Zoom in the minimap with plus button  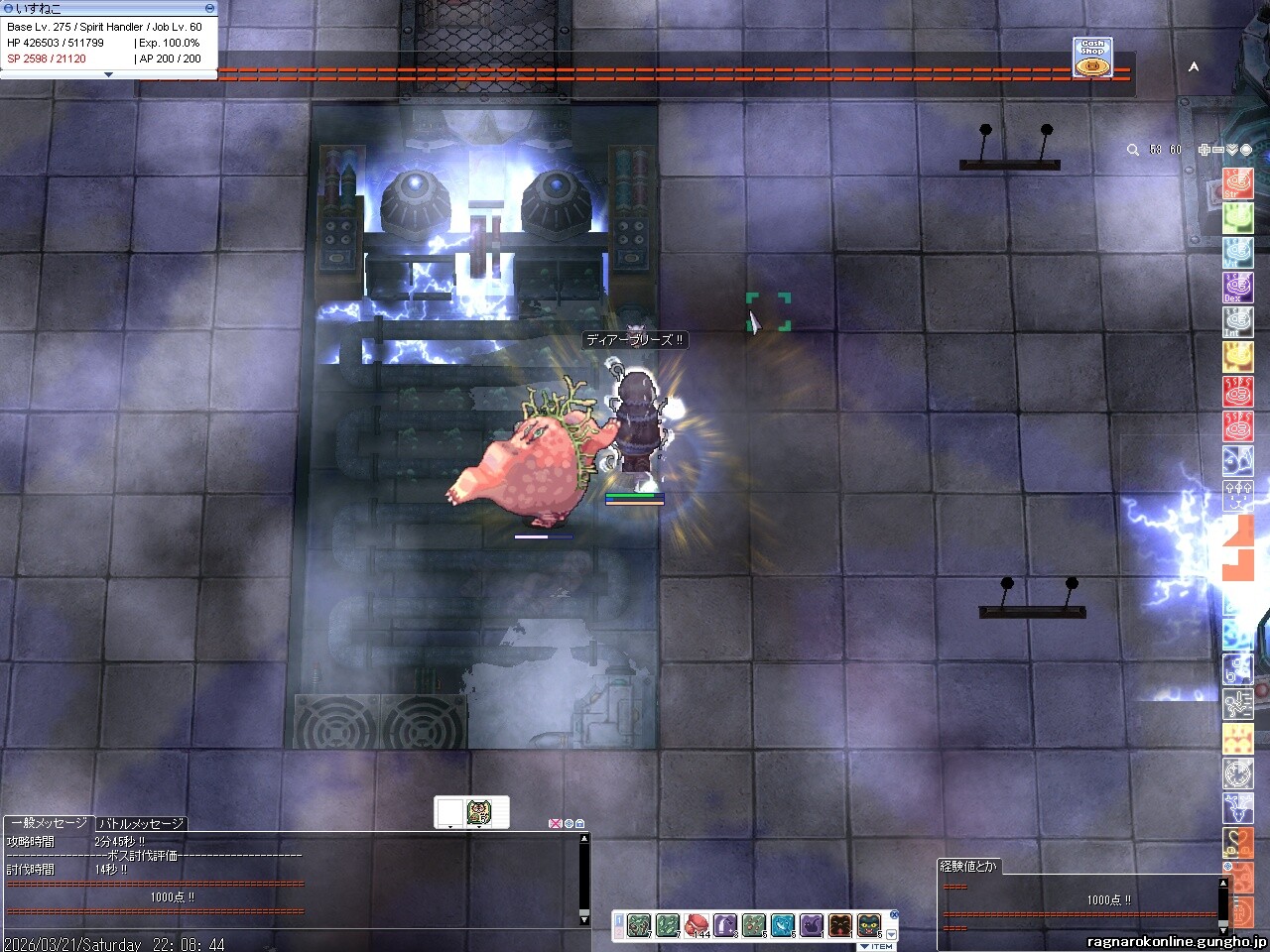point(1204,150)
